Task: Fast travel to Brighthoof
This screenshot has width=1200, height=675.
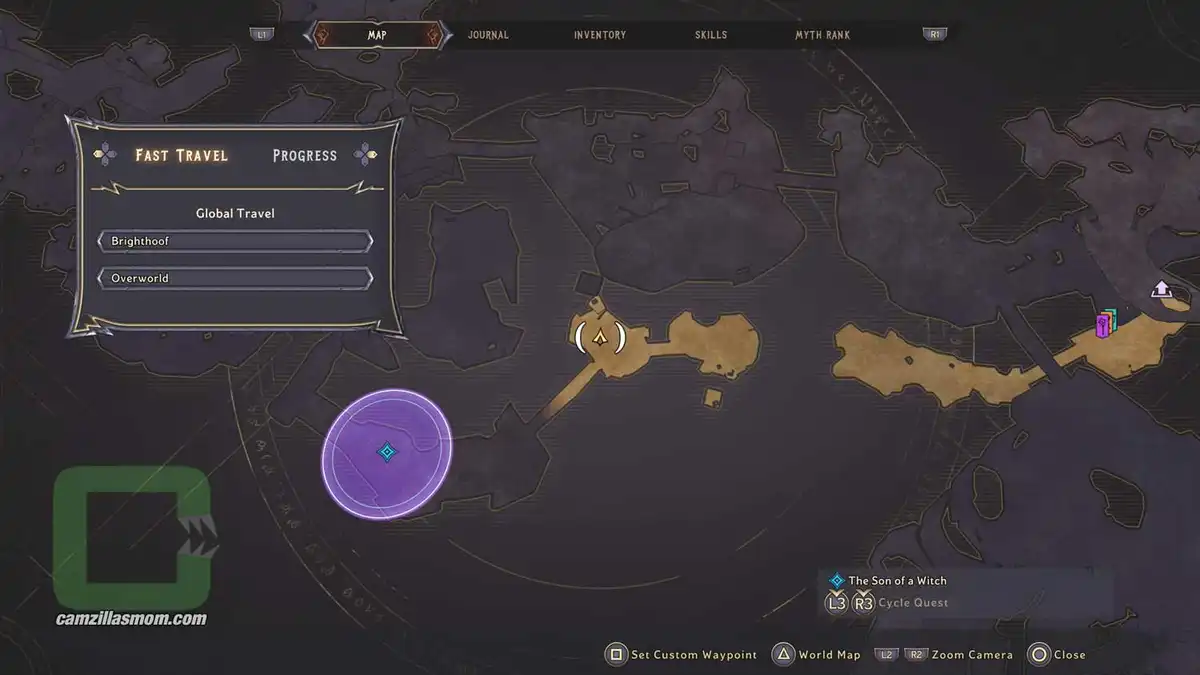Action: coord(235,241)
